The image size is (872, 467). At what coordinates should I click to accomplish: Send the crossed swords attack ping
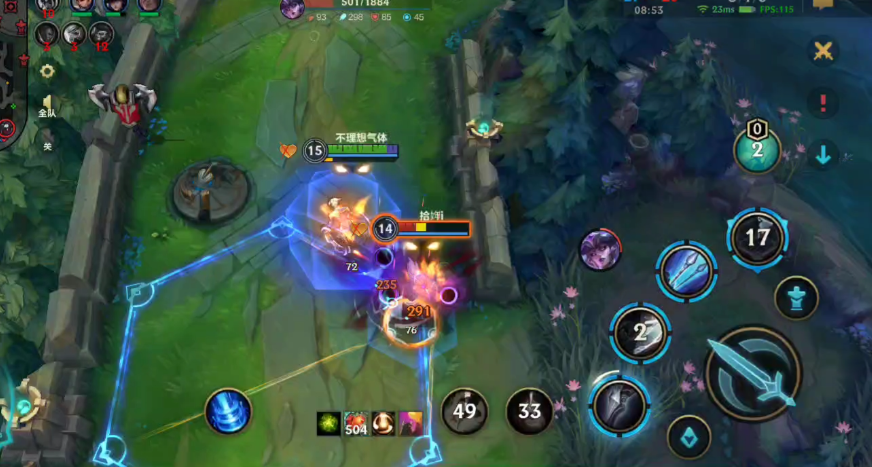[x=822, y=51]
